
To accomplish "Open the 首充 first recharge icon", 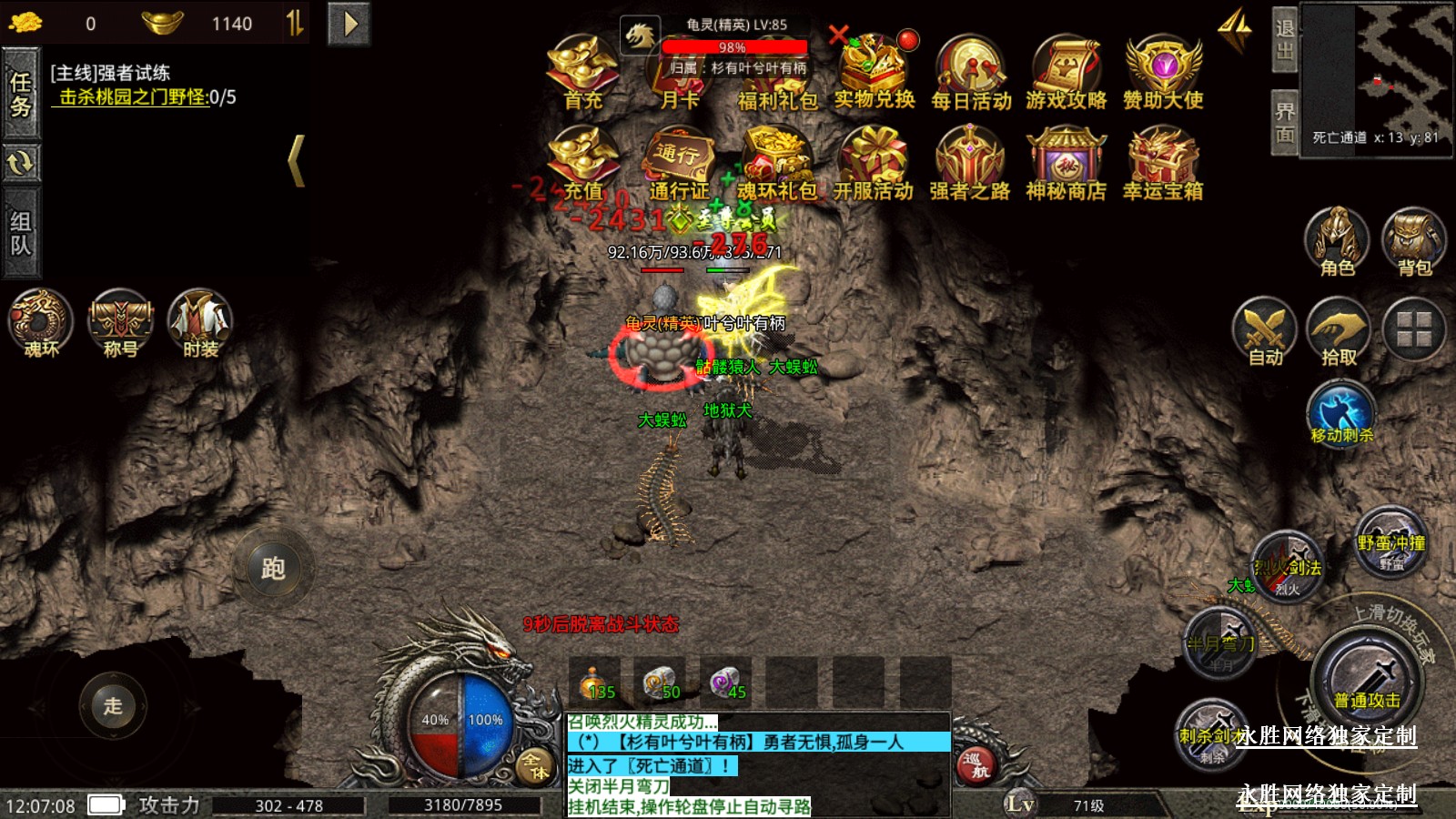I will [x=582, y=71].
